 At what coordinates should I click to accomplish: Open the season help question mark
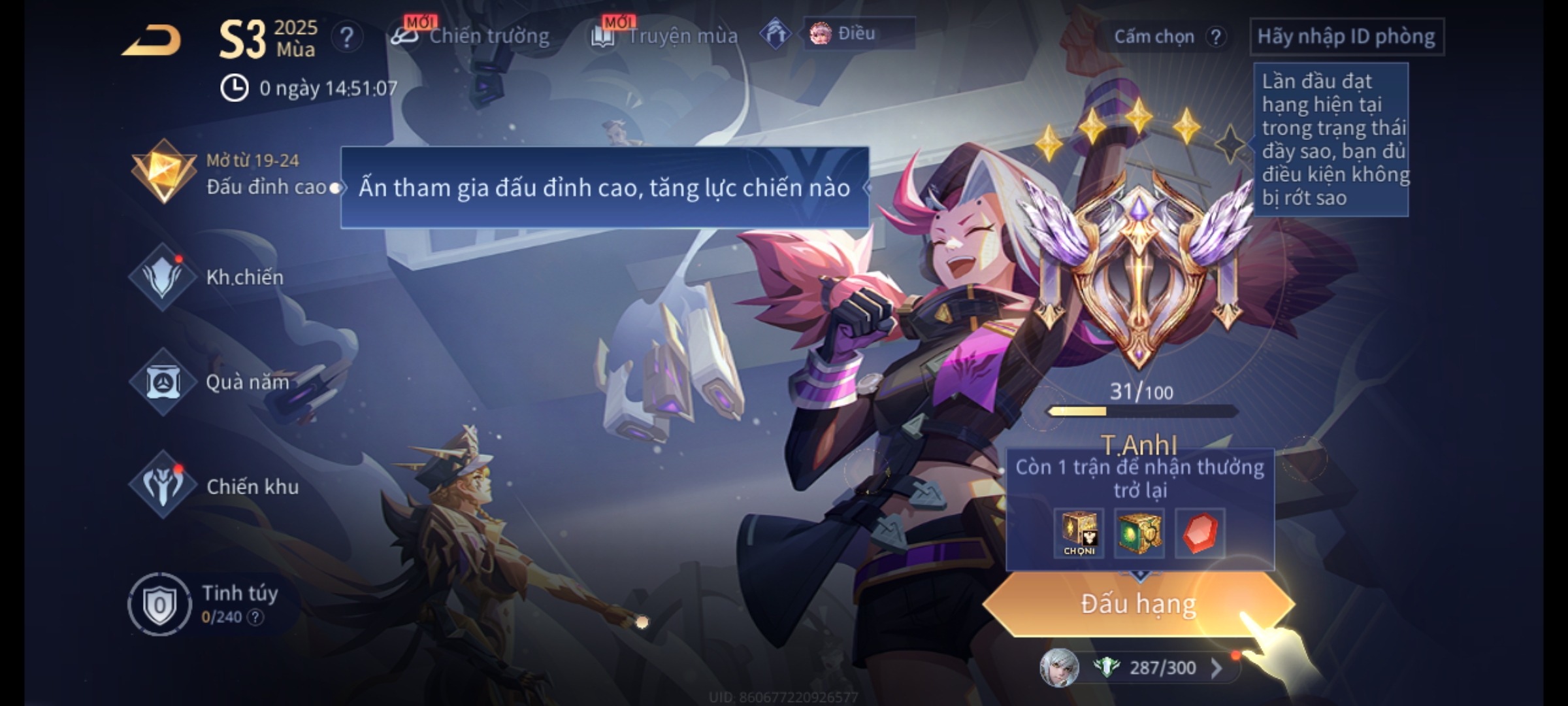(346, 37)
